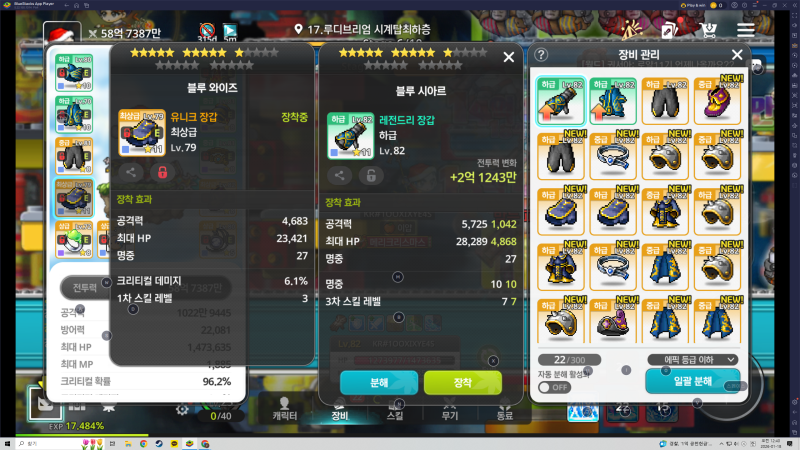Toggle the 자동 분해 auto-dismantle switch
Image resolution: width=800 pixels, height=450 pixels.
pos(554,386)
